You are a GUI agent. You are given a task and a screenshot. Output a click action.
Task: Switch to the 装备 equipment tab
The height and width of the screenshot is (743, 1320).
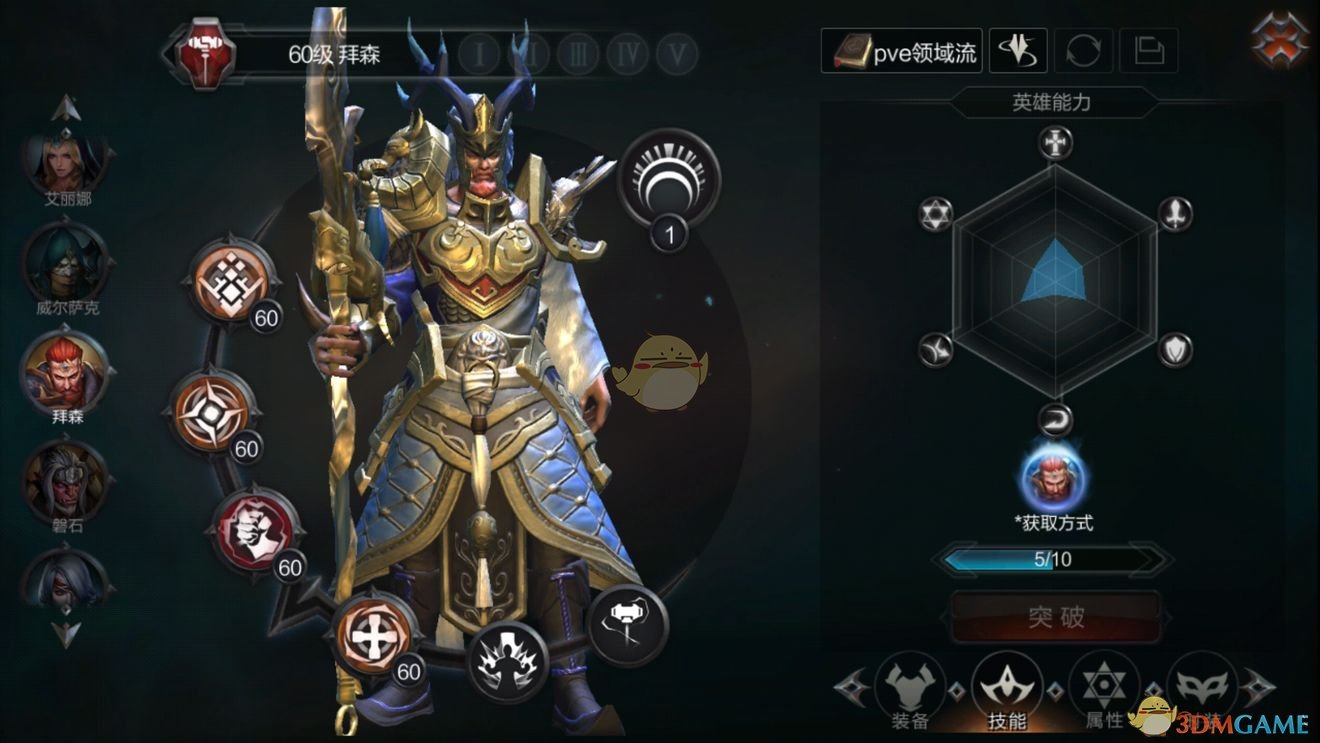[x=910, y=692]
